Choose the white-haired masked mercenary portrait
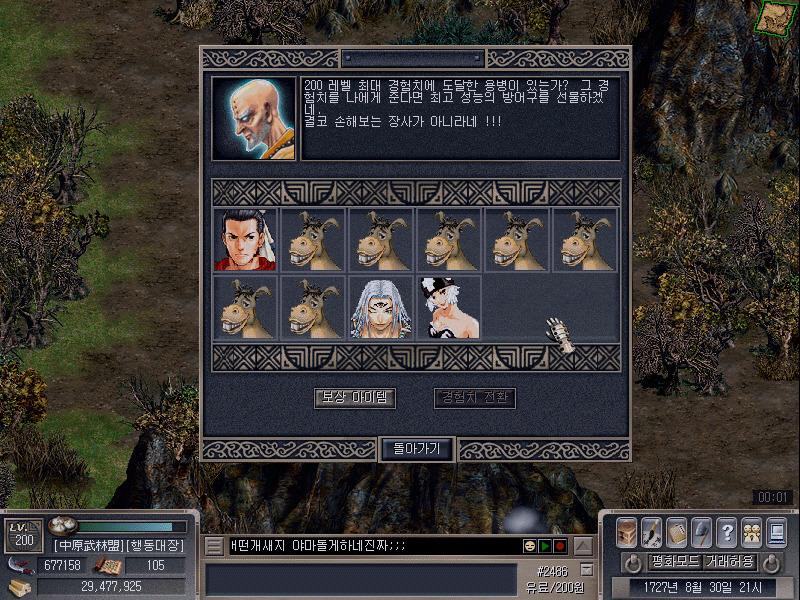The image size is (800, 600). [x=380, y=307]
